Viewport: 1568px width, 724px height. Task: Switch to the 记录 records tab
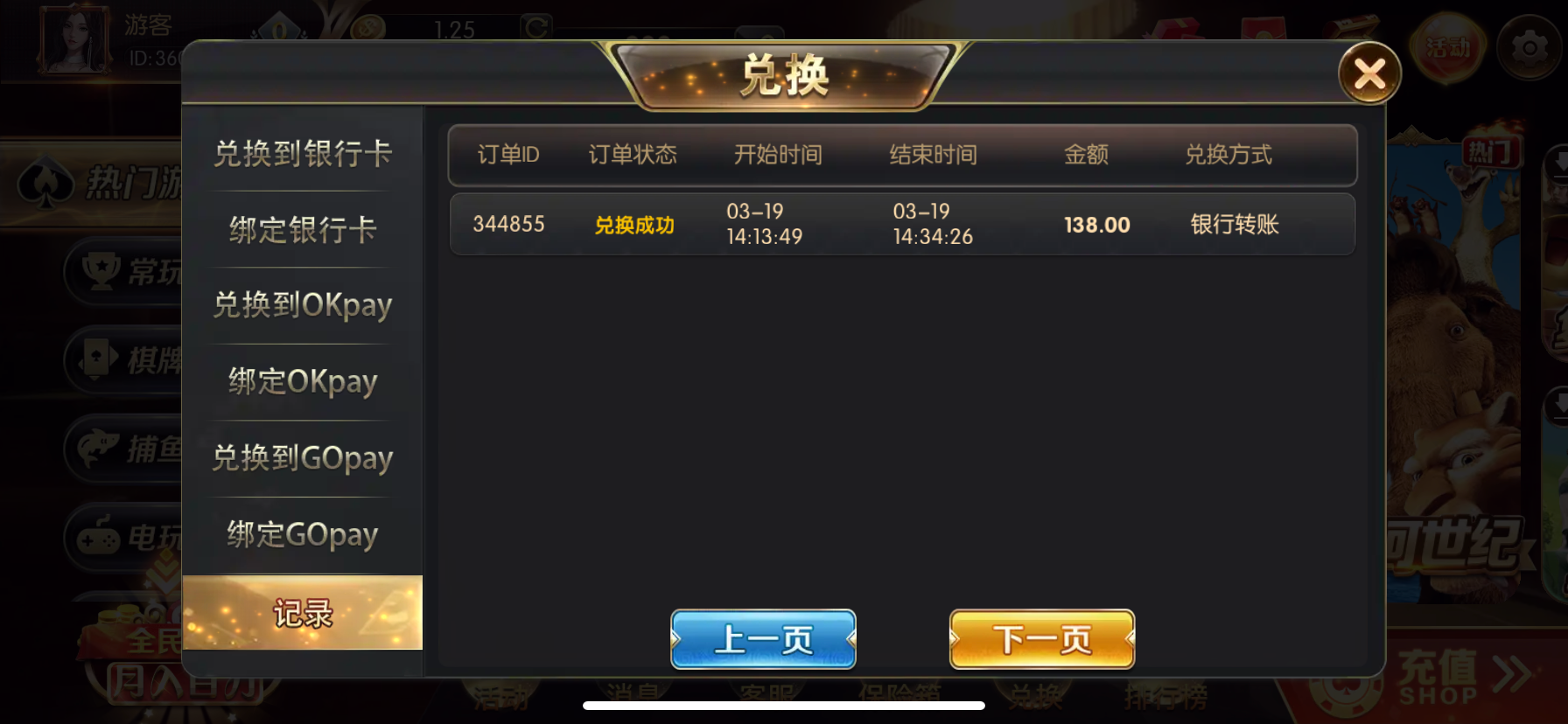tap(302, 613)
